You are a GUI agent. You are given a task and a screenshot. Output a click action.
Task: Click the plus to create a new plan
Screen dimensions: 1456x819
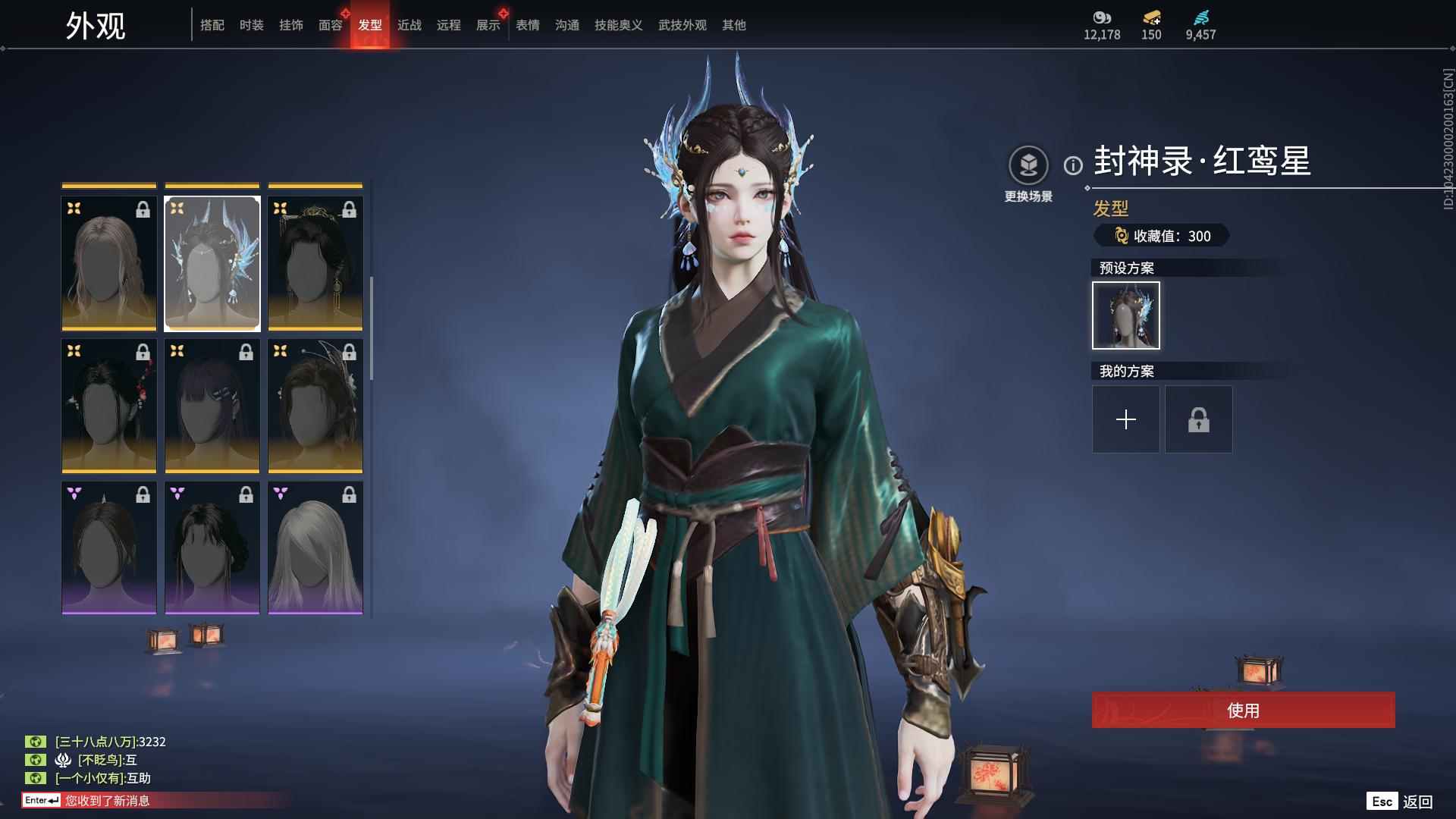pos(1125,419)
